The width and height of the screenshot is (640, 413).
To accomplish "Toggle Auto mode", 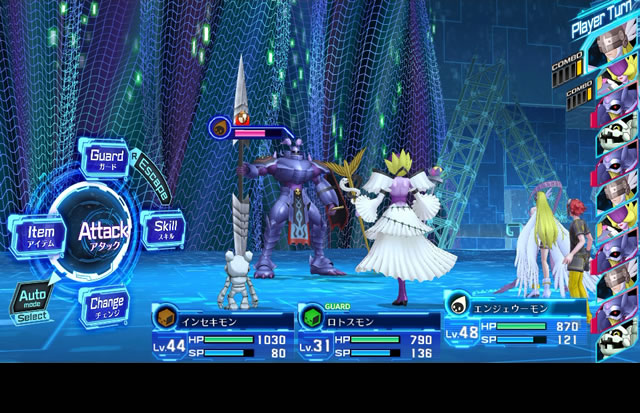I will point(30,301).
